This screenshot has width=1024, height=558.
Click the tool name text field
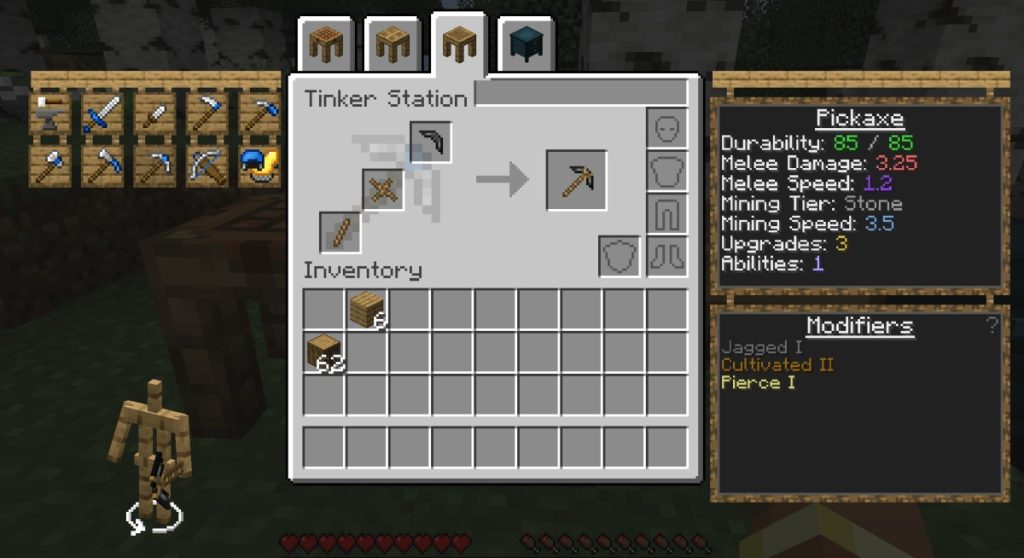click(x=580, y=94)
